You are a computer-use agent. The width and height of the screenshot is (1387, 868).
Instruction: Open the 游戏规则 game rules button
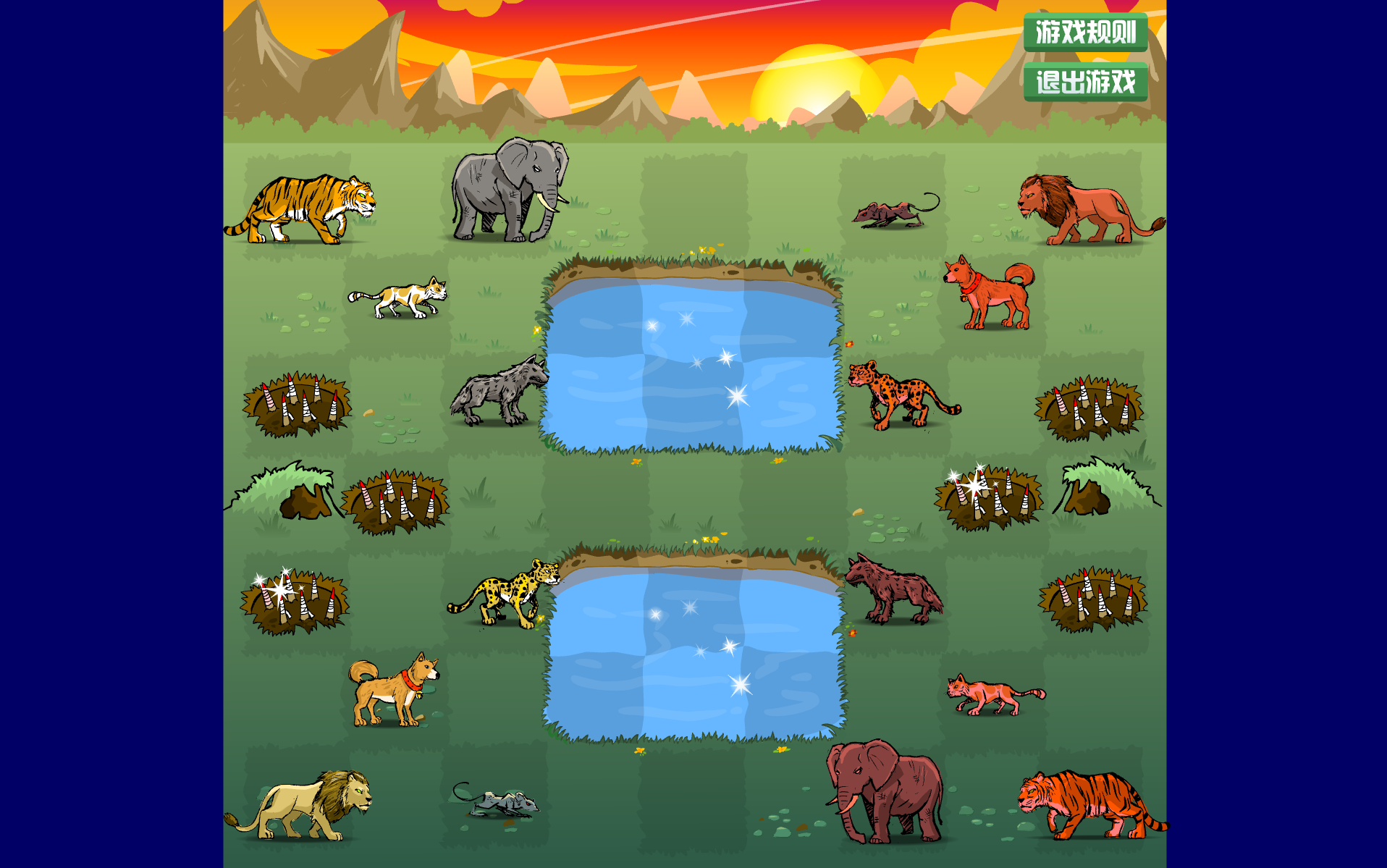click(x=1085, y=32)
